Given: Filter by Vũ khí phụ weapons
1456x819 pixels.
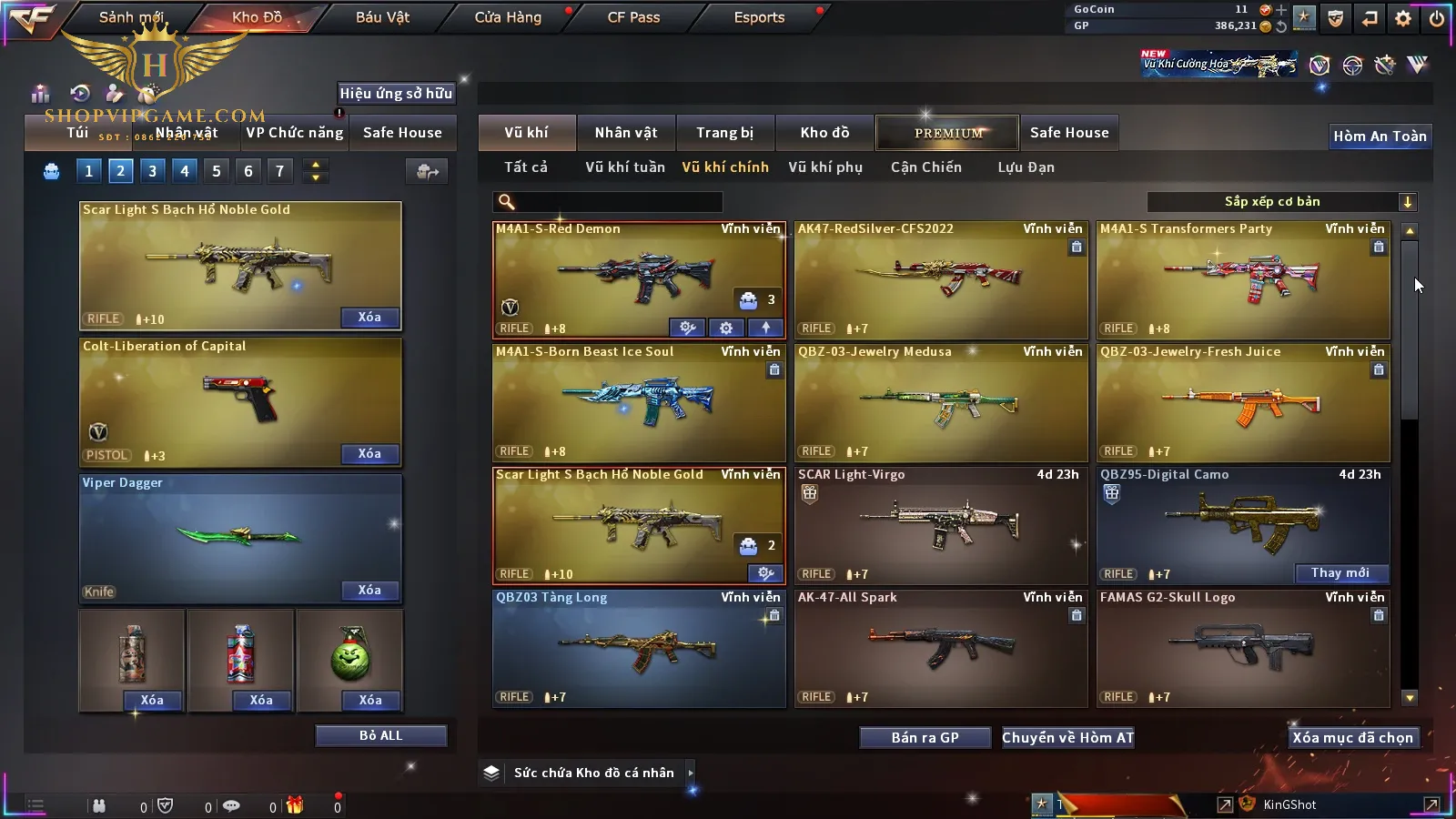Looking at the screenshot, I should pyautogui.click(x=824, y=167).
